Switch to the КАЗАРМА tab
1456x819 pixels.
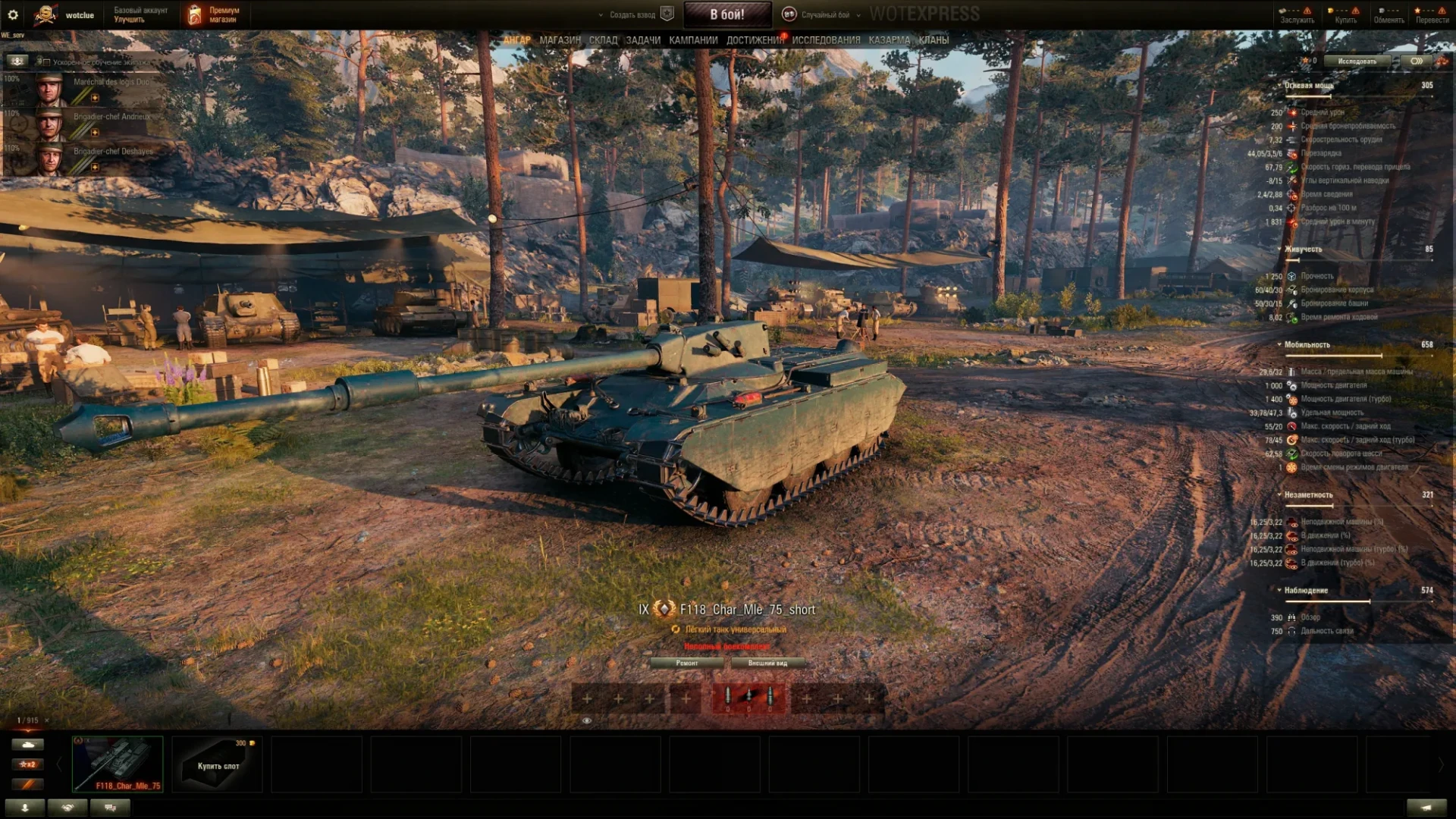(889, 40)
